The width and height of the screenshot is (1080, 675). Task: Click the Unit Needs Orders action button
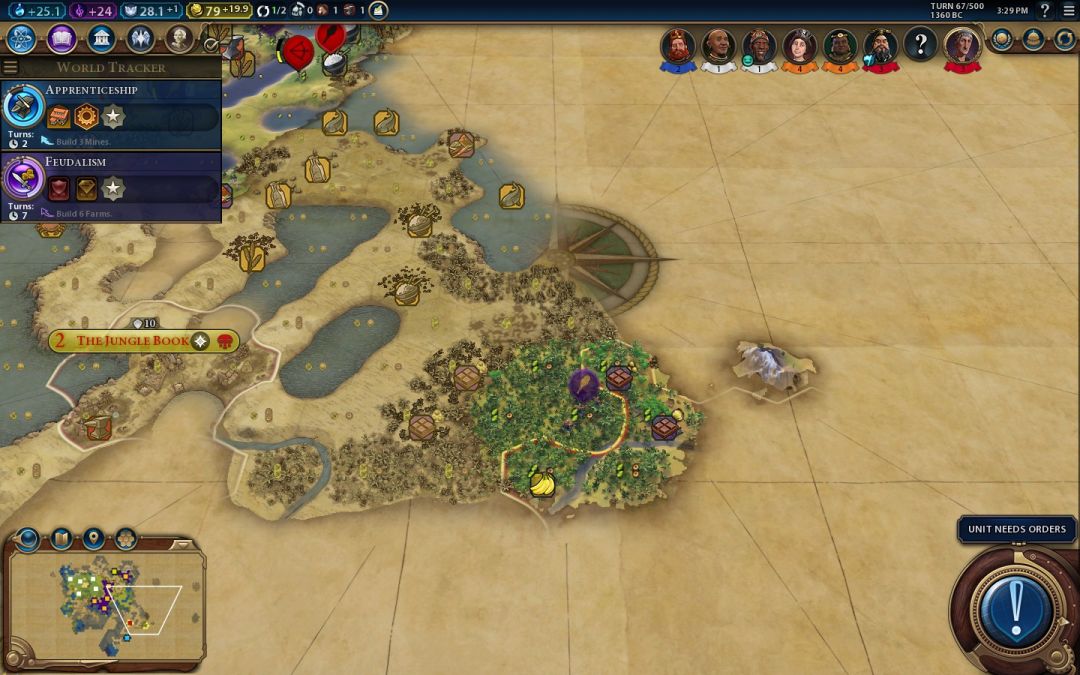1016,604
